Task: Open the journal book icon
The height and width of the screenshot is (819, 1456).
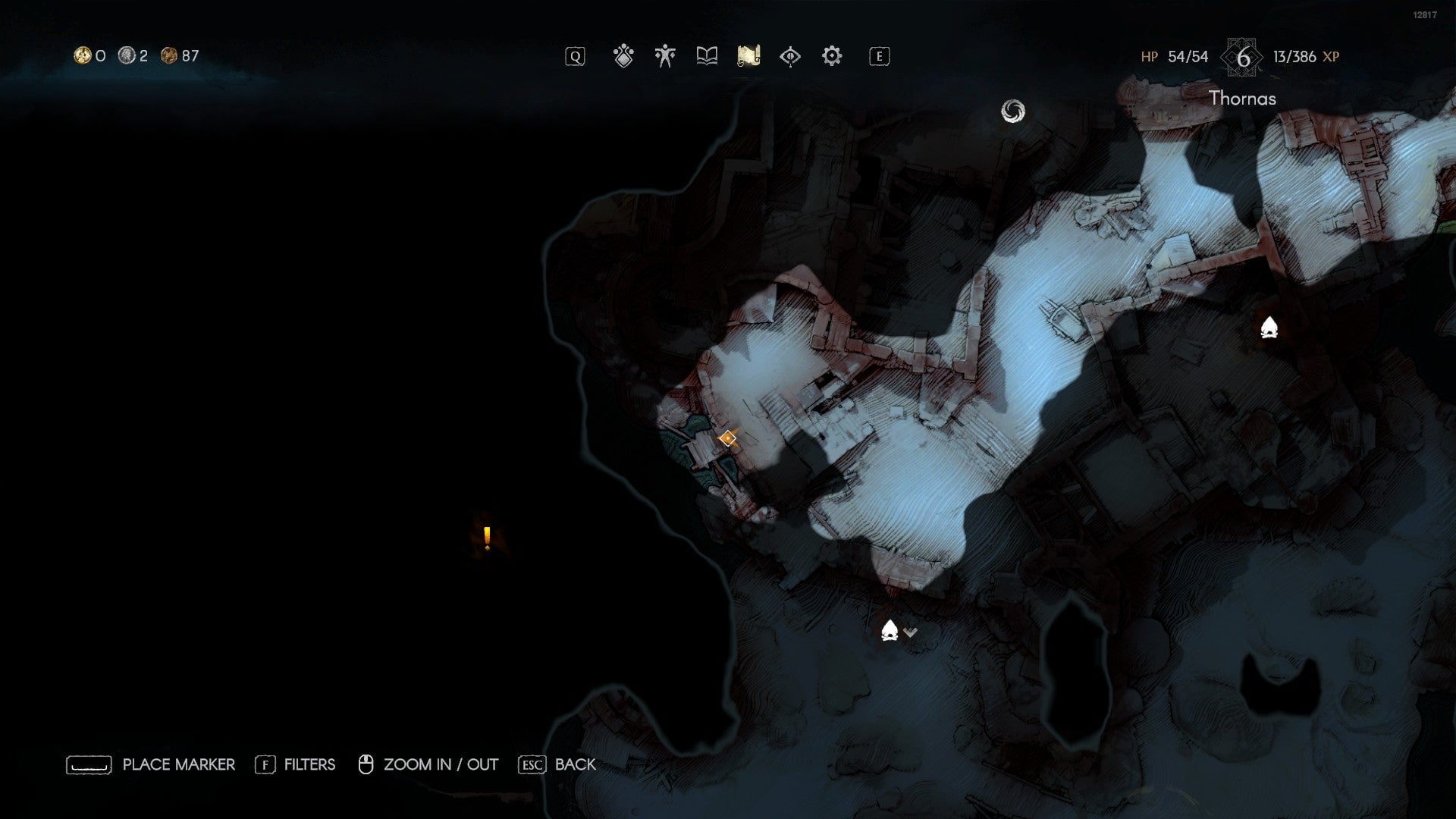Action: tap(706, 55)
